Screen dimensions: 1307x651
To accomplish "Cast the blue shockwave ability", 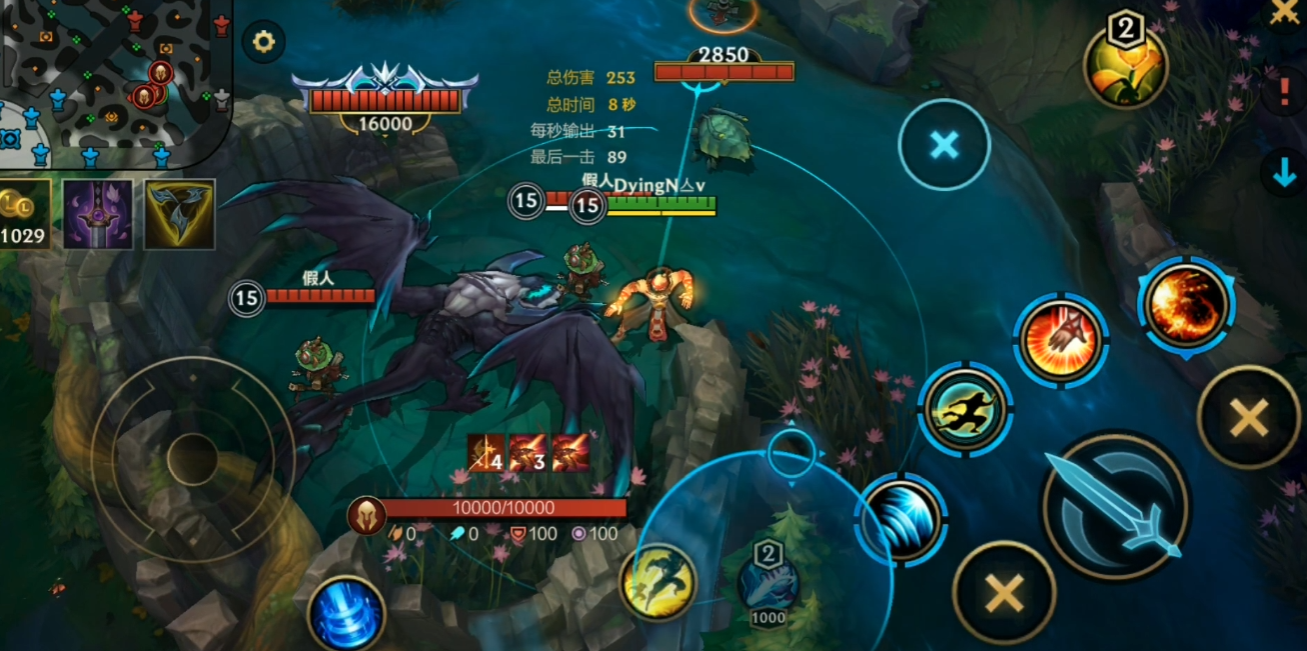I will (901, 518).
